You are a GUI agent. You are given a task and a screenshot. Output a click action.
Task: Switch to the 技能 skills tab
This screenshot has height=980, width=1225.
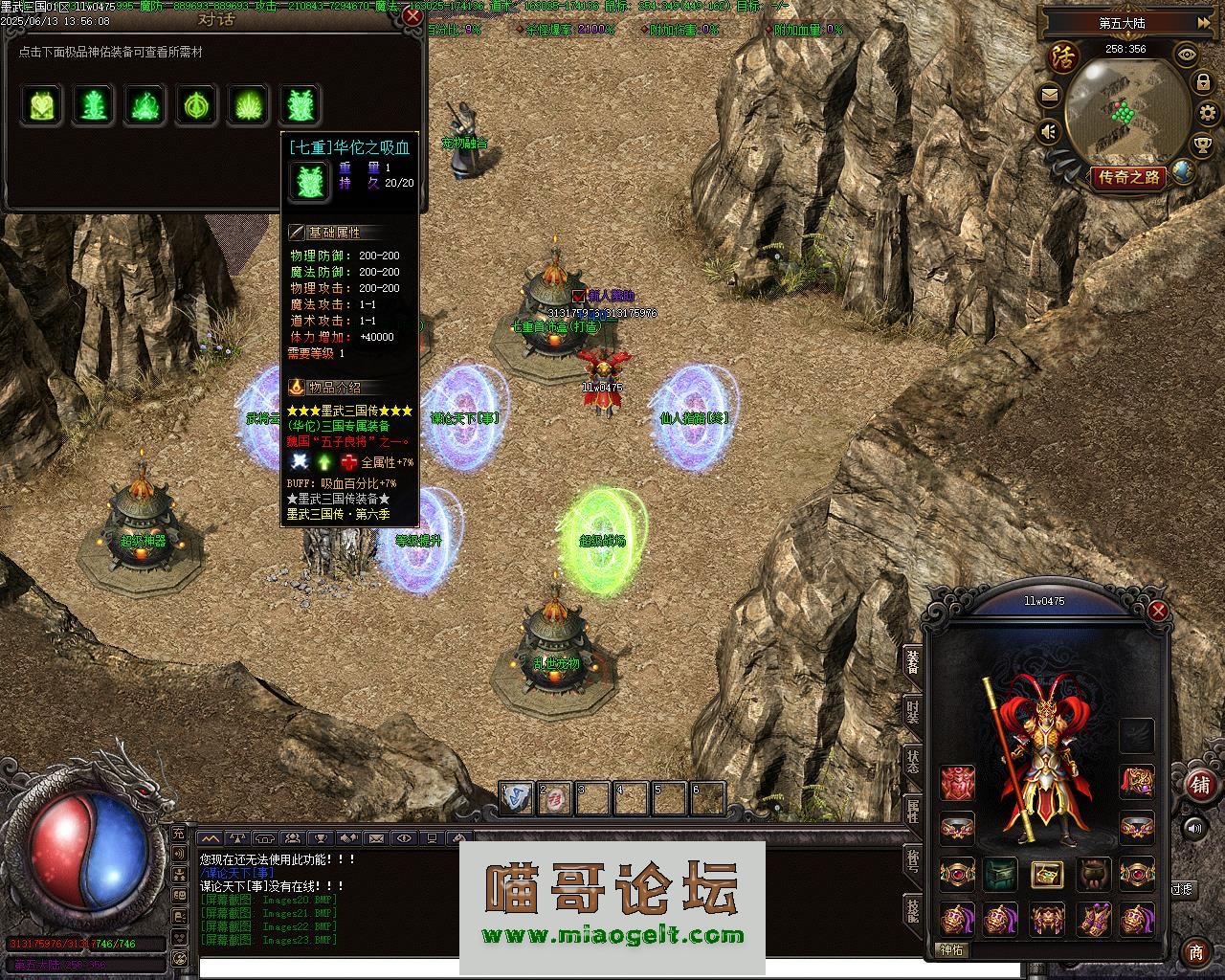coord(913,910)
